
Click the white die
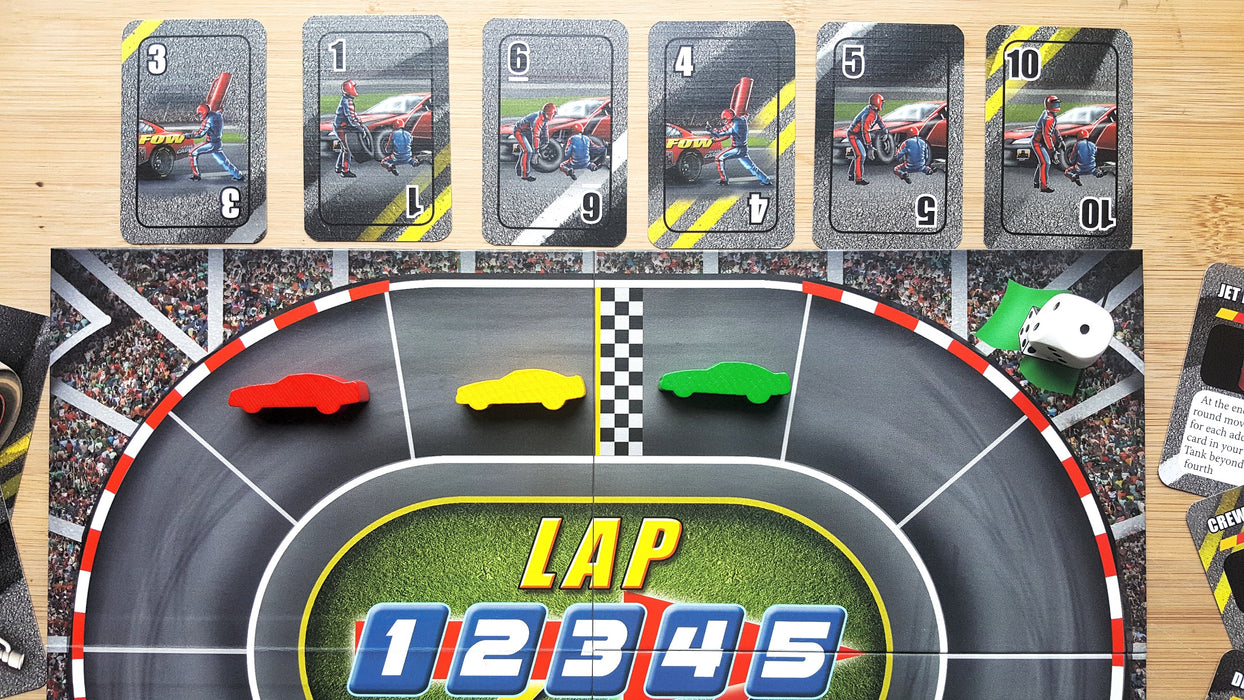tap(1065, 330)
